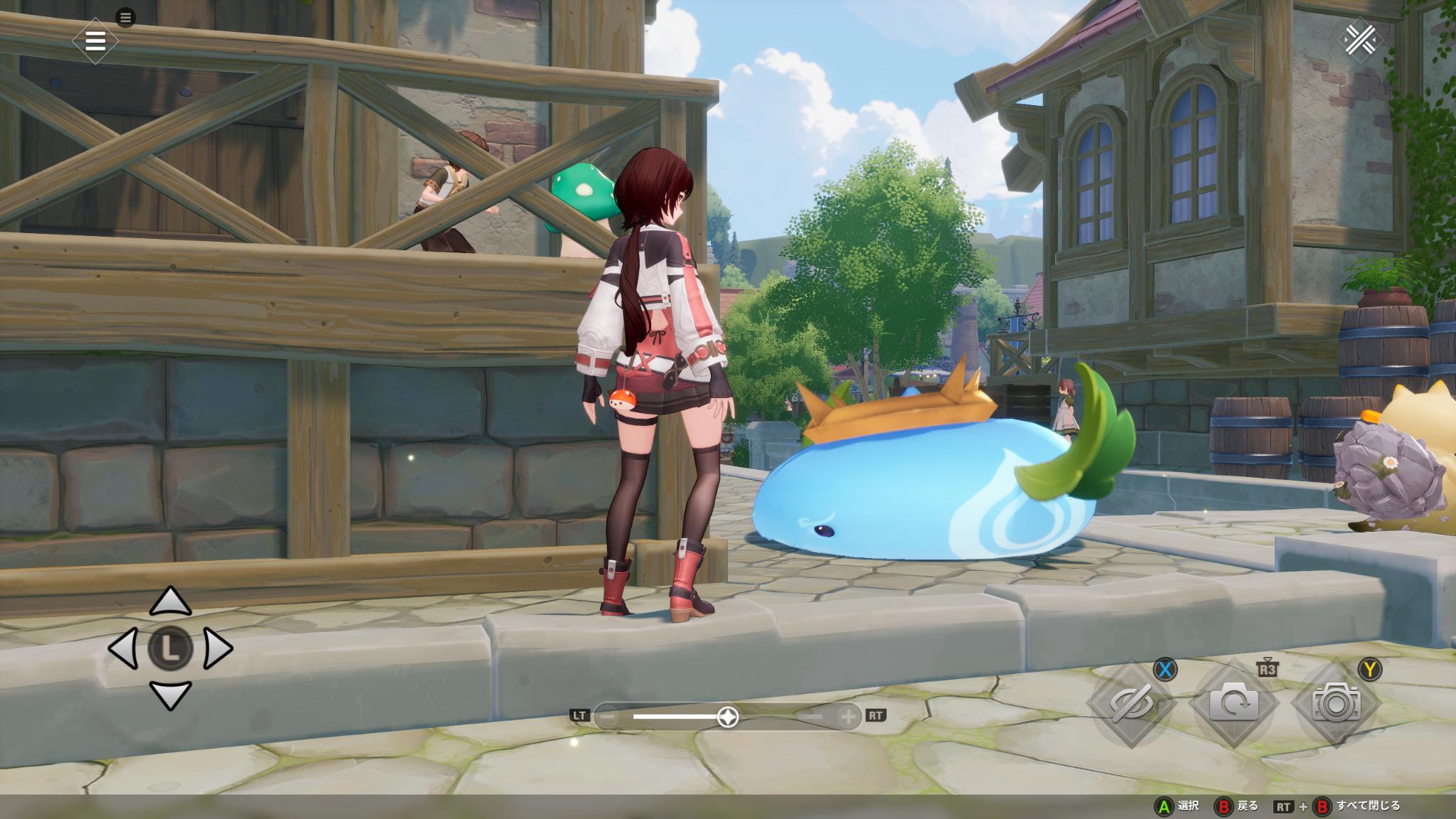Click the zoom slider handle
The height and width of the screenshot is (819, 1456).
point(728,717)
